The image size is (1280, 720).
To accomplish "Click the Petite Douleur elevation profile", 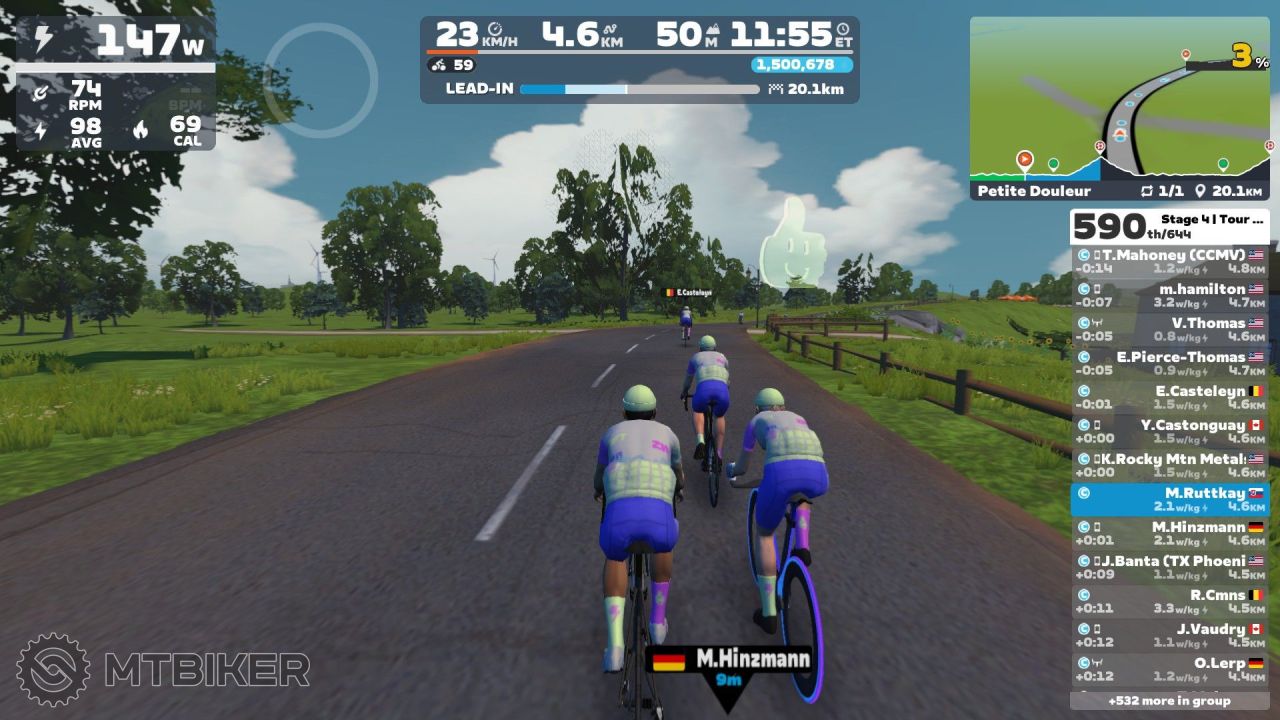I will coord(1119,163).
